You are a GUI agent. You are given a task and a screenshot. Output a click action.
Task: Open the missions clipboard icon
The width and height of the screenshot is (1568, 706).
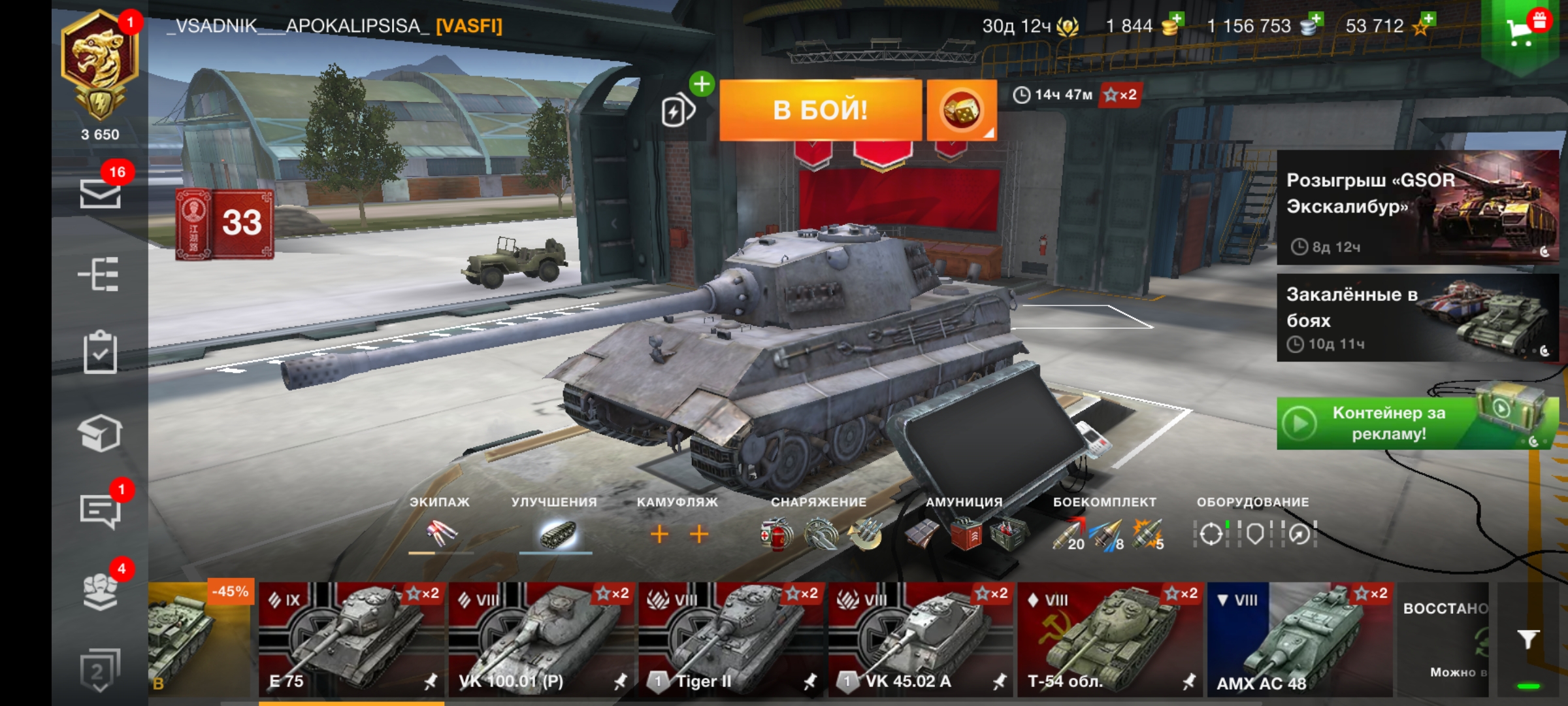point(100,353)
